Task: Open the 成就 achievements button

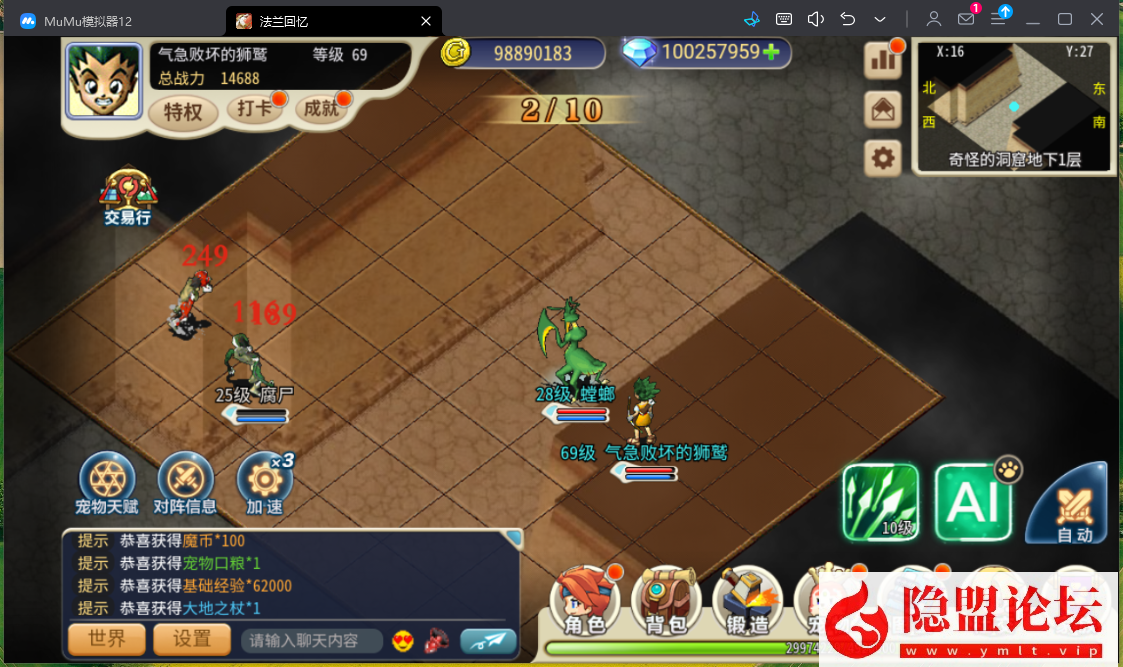Action: click(x=321, y=109)
